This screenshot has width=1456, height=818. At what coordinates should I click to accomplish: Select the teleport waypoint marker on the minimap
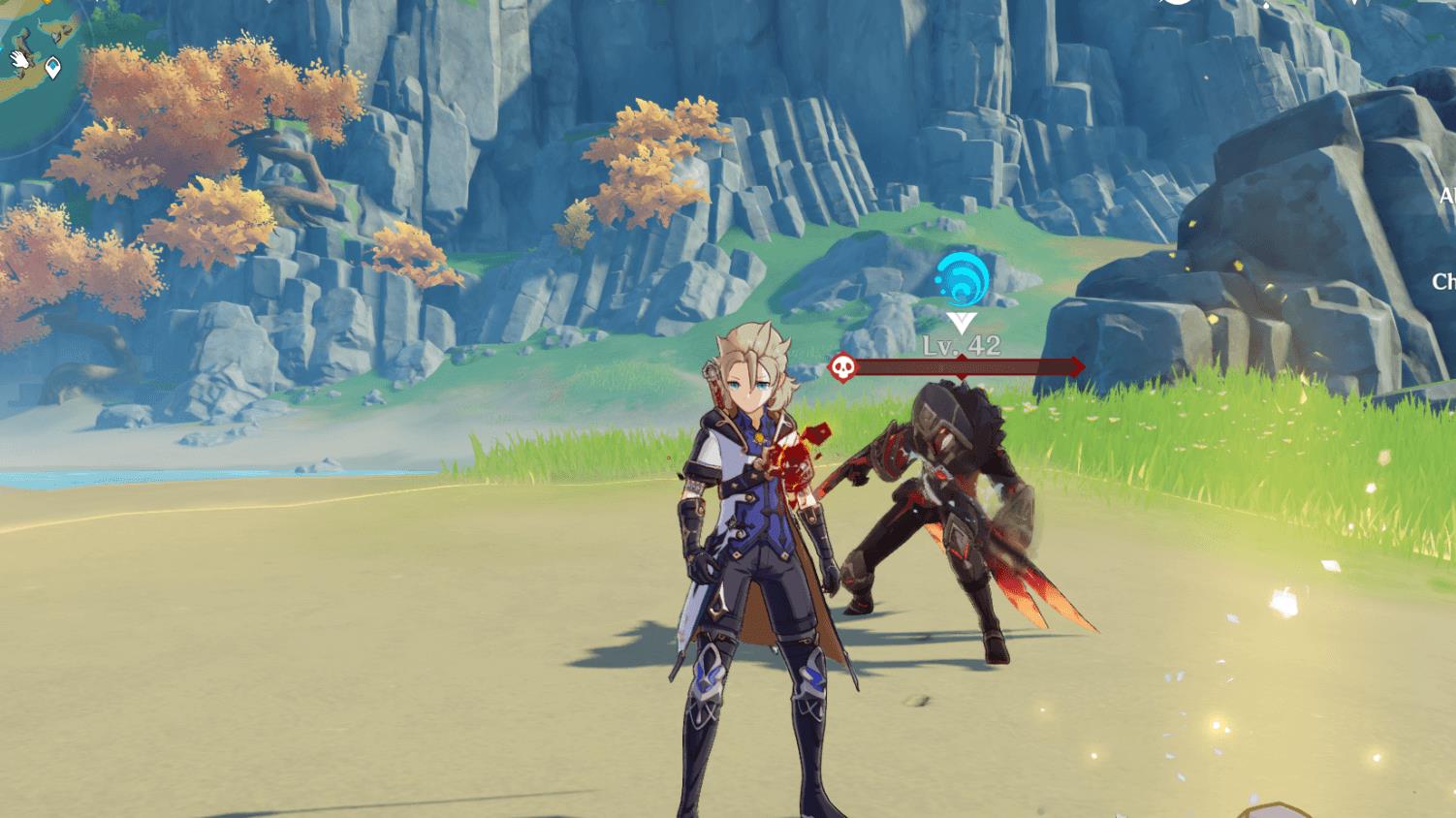coord(53,68)
